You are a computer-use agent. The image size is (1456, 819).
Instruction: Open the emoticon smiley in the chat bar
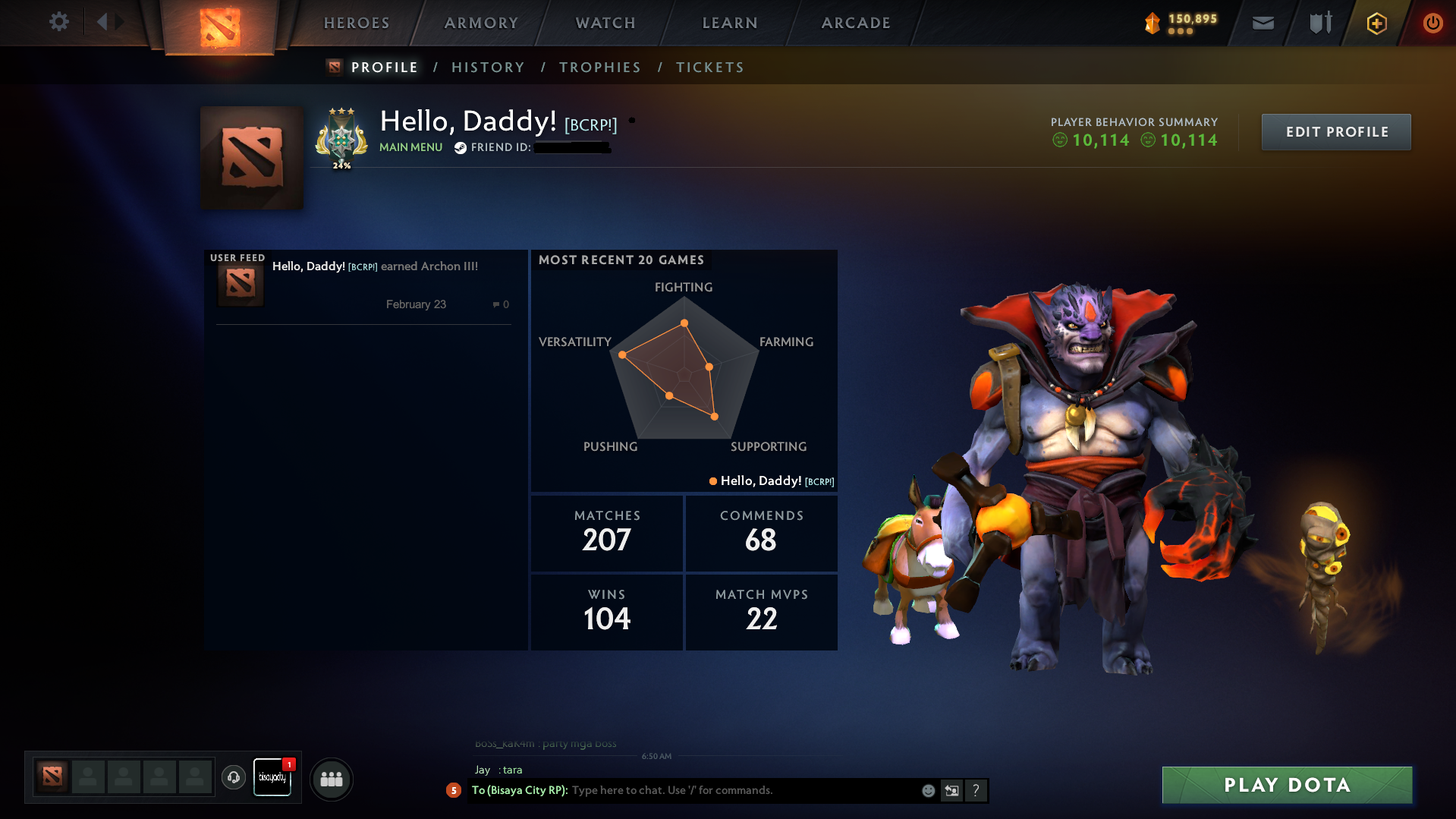[x=928, y=790]
